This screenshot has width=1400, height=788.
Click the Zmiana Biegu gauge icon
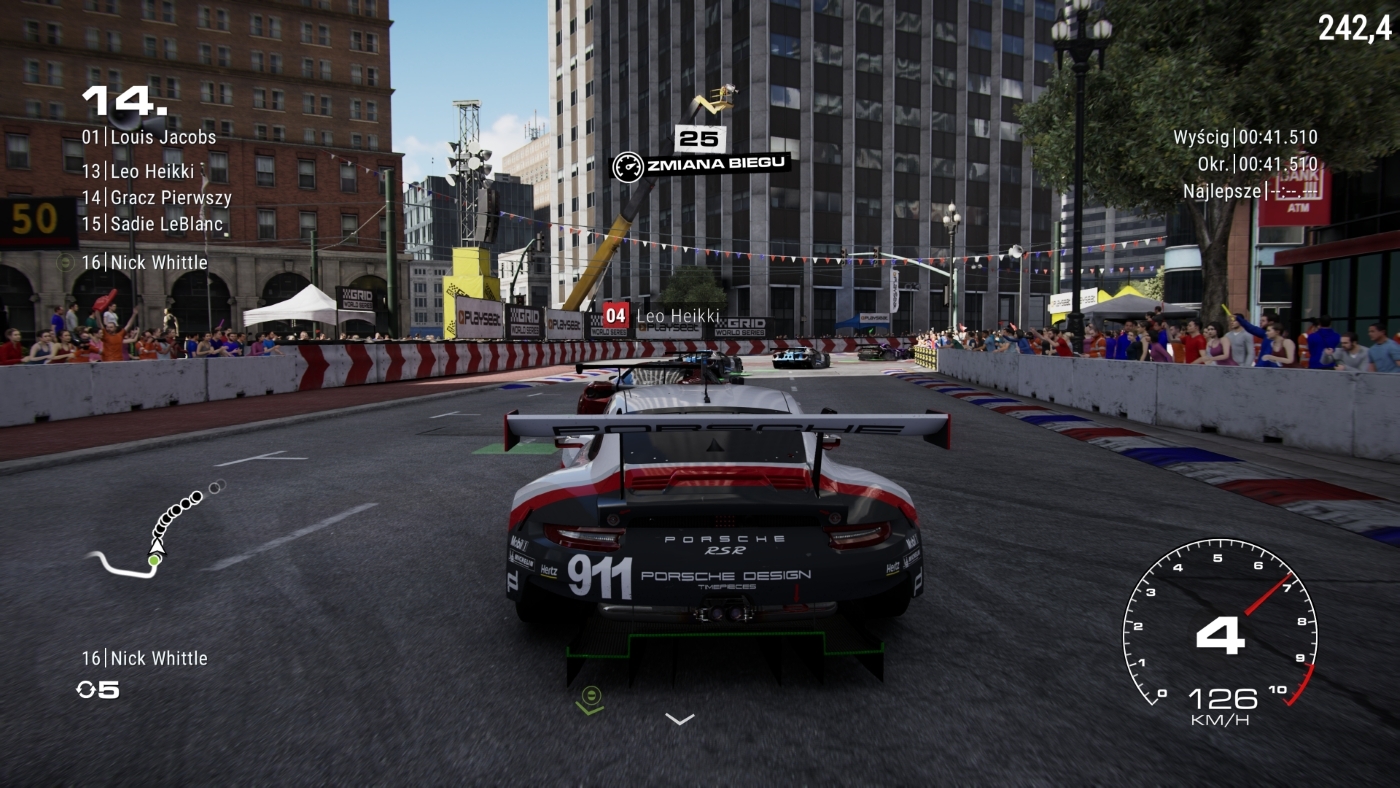tap(627, 165)
